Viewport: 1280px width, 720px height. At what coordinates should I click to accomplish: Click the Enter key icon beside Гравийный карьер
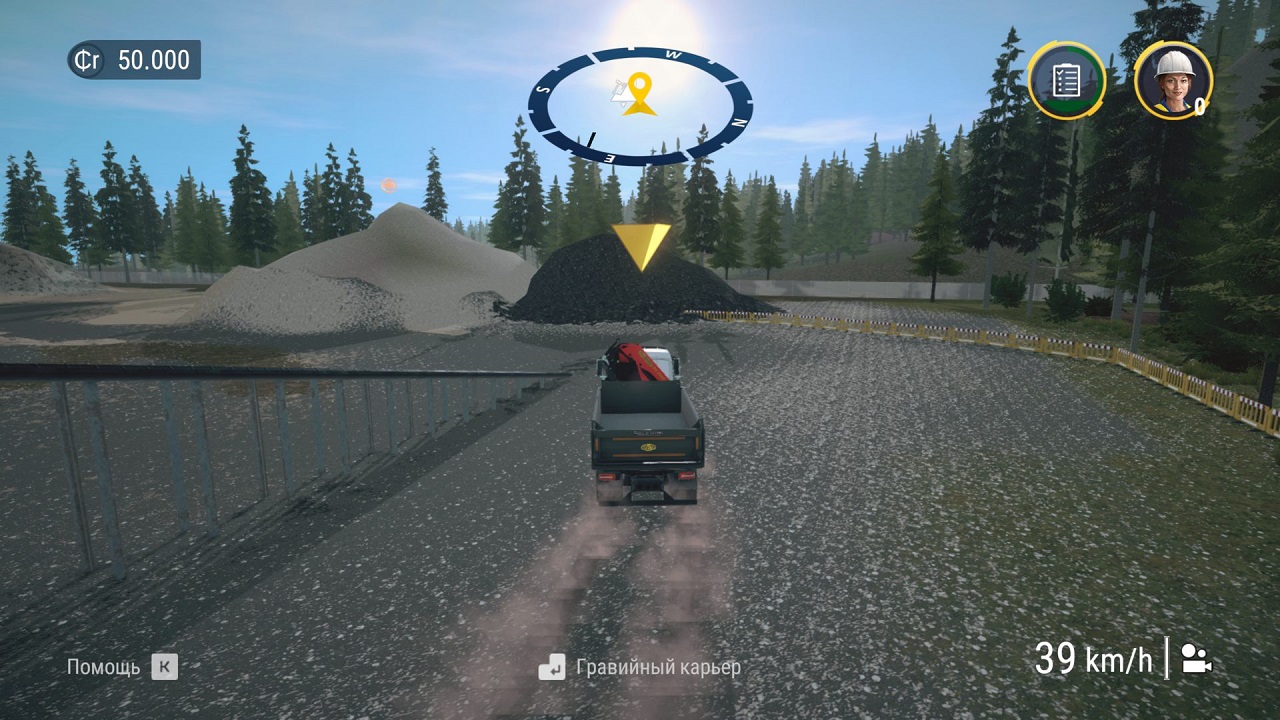tap(551, 668)
